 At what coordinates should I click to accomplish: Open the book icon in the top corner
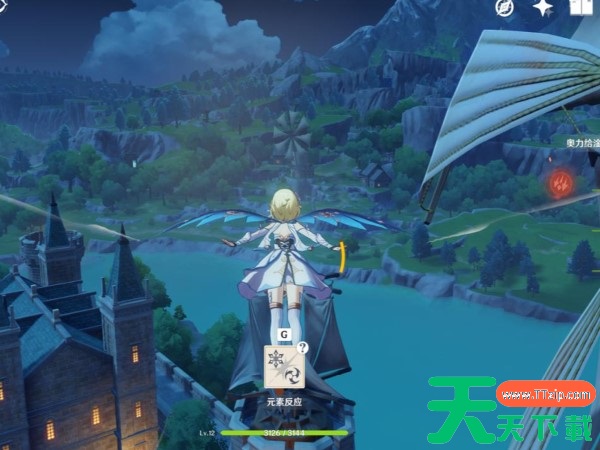(x=582, y=9)
